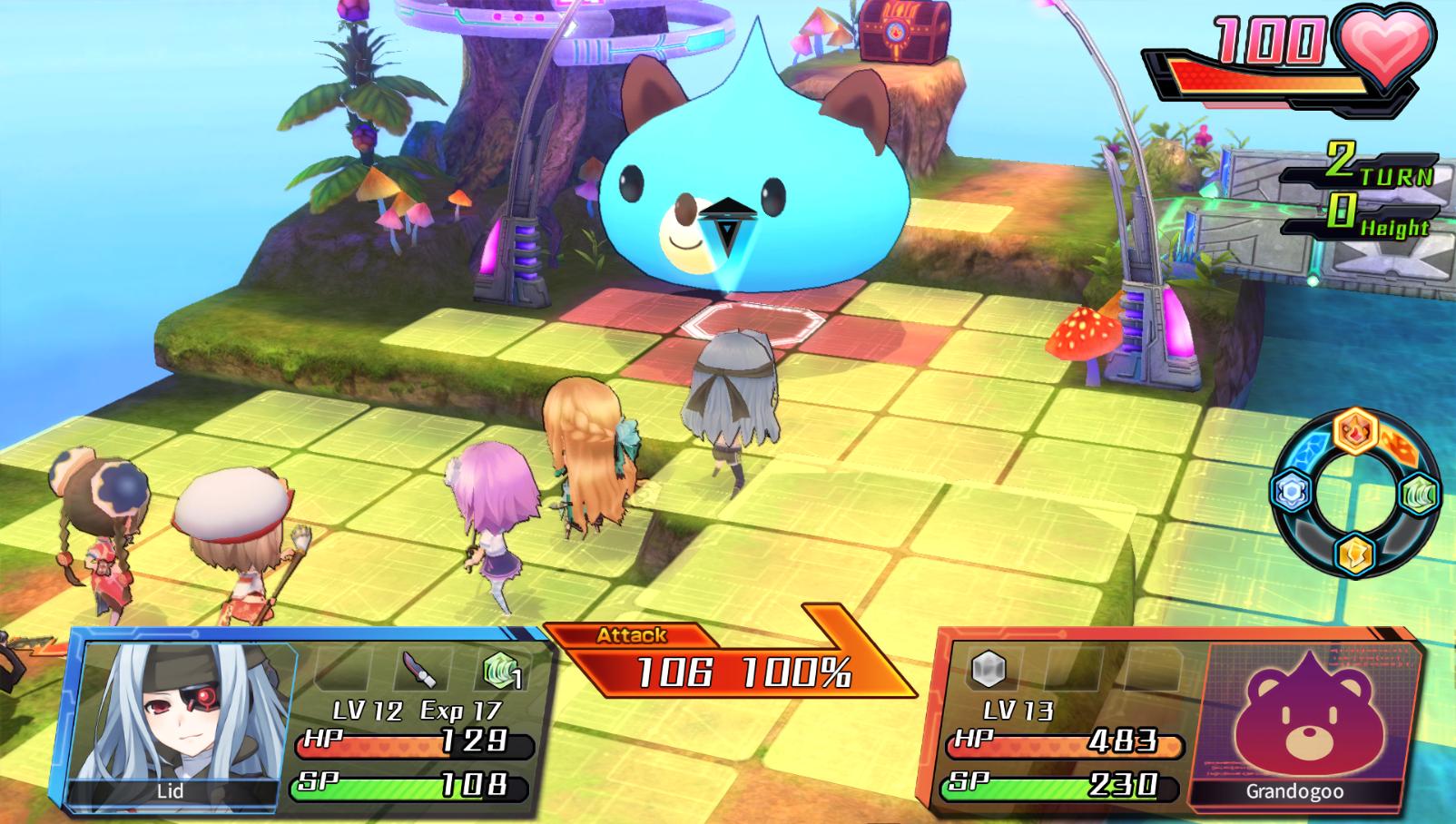Click Lid's green wind crystal icon
1456x824 pixels.
pos(501,672)
